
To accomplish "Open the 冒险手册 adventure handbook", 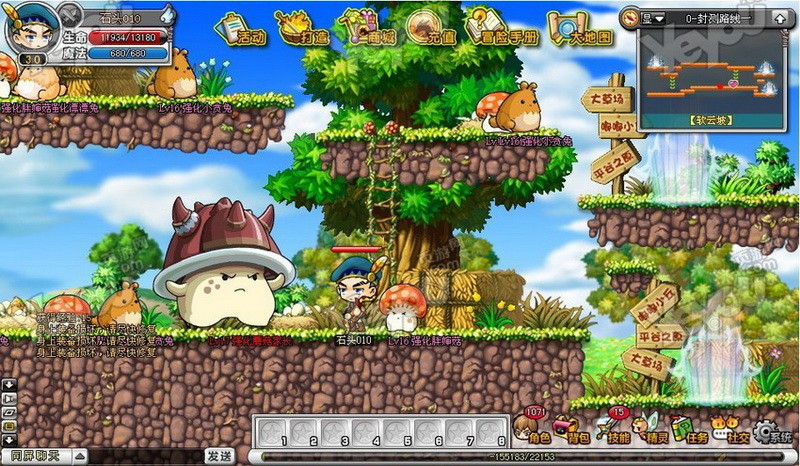I will tap(500, 29).
